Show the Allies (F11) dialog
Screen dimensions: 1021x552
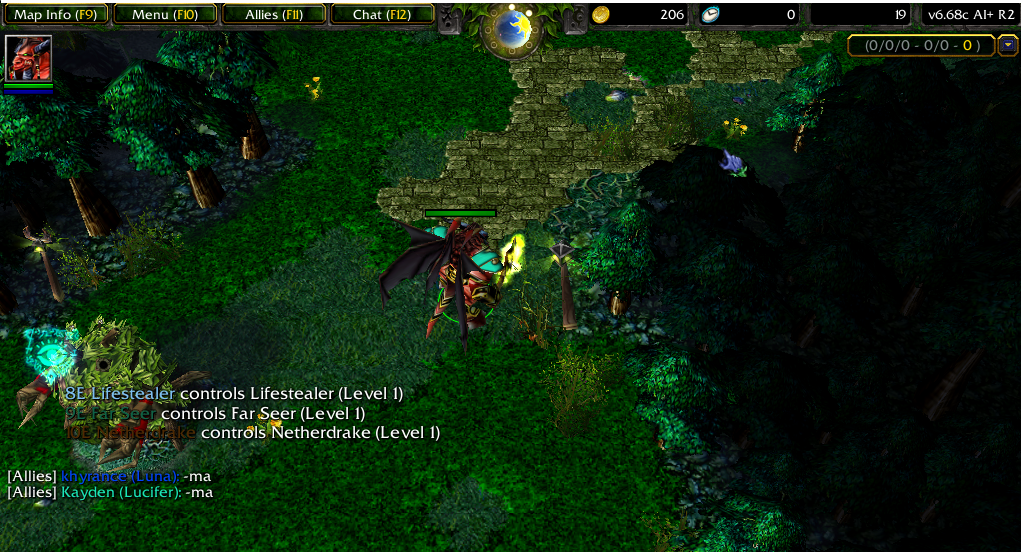pyautogui.click(x=273, y=15)
